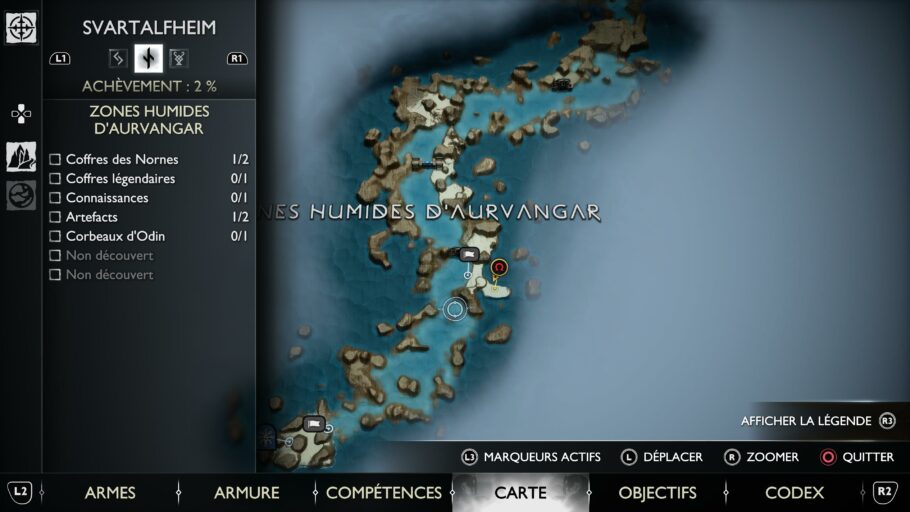Switch to the Armes tab
910x512 pixels.
[110, 492]
